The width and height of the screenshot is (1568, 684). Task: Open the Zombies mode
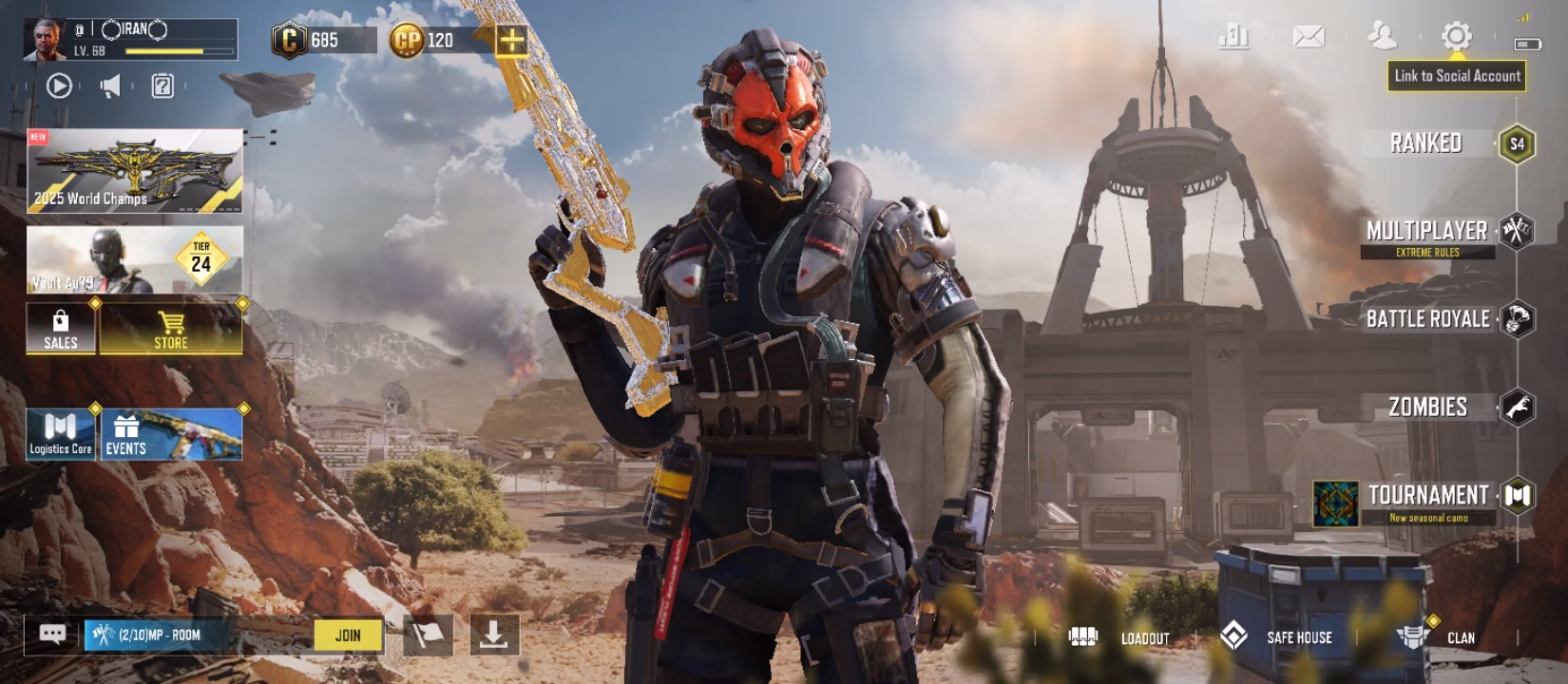[1428, 406]
